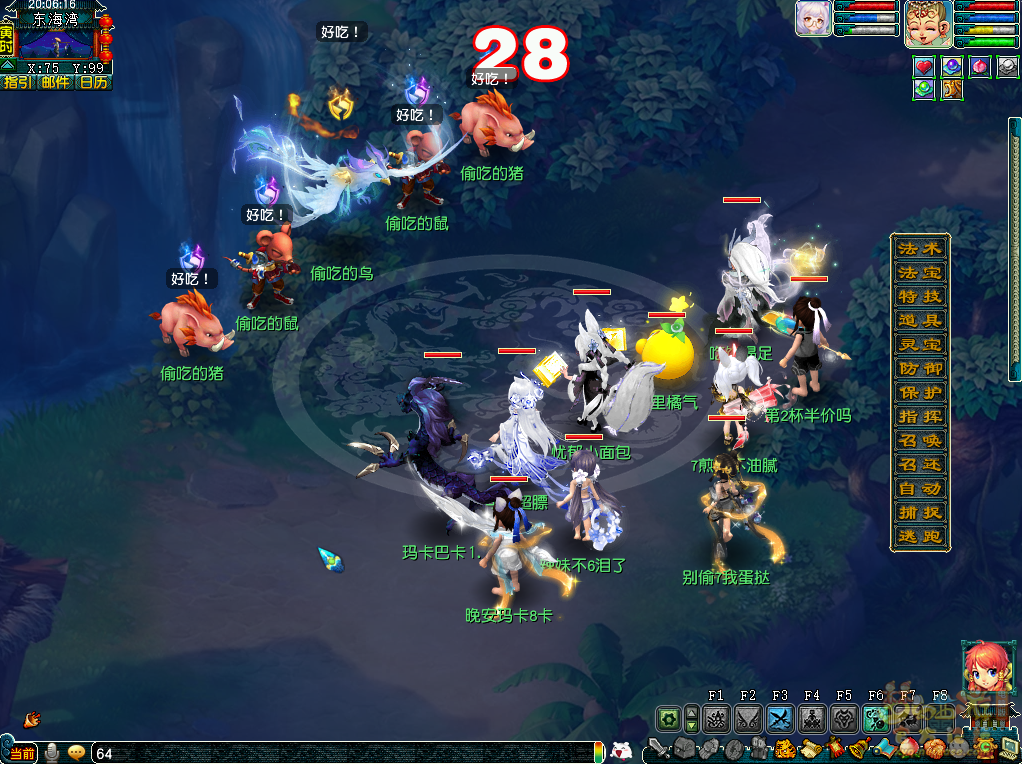Image resolution: width=1022 pixels, height=764 pixels.
Task: Open the 邮件 mail button
Action: pos(56,82)
